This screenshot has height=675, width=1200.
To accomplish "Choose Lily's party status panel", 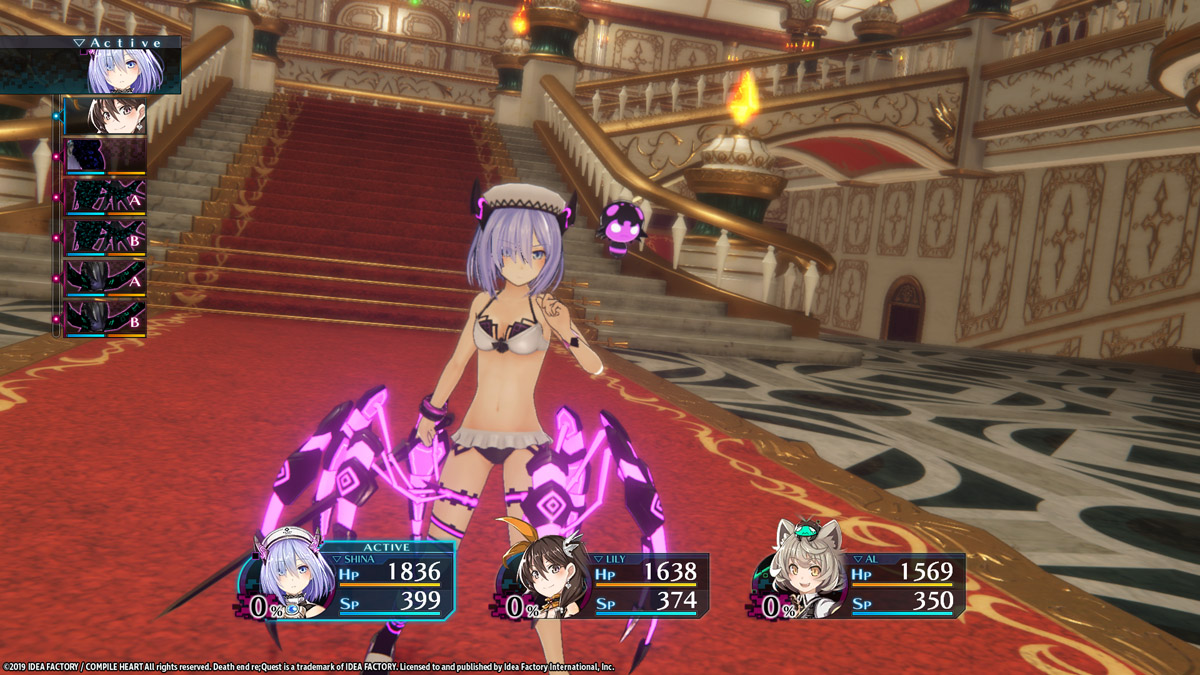I will (x=605, y=585).
